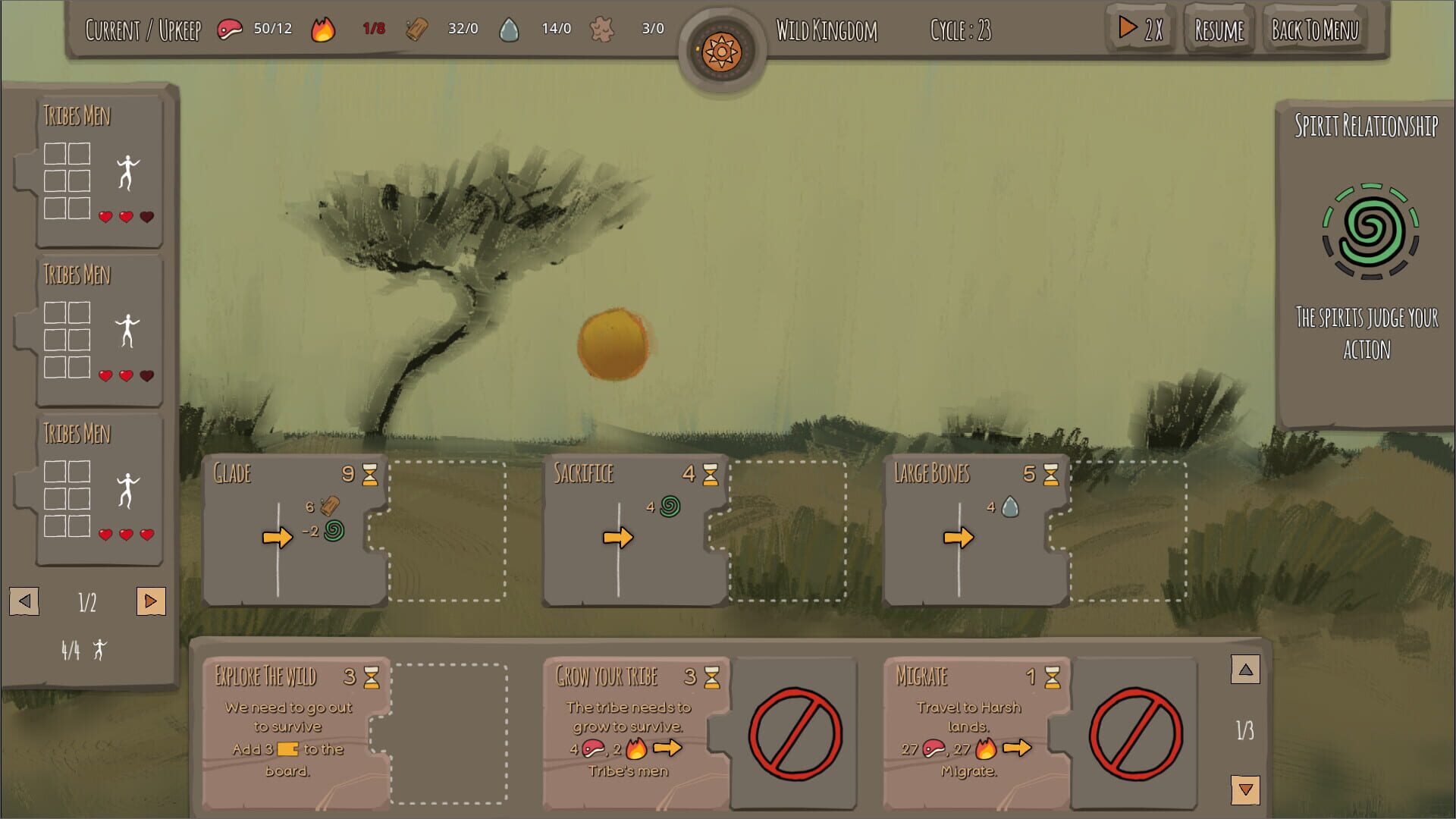Image resolution: width=1456 pixels, height=819 pixels.
Task: Select Back To Menu
Action: pyautogui.click(x=1314, y=30)
